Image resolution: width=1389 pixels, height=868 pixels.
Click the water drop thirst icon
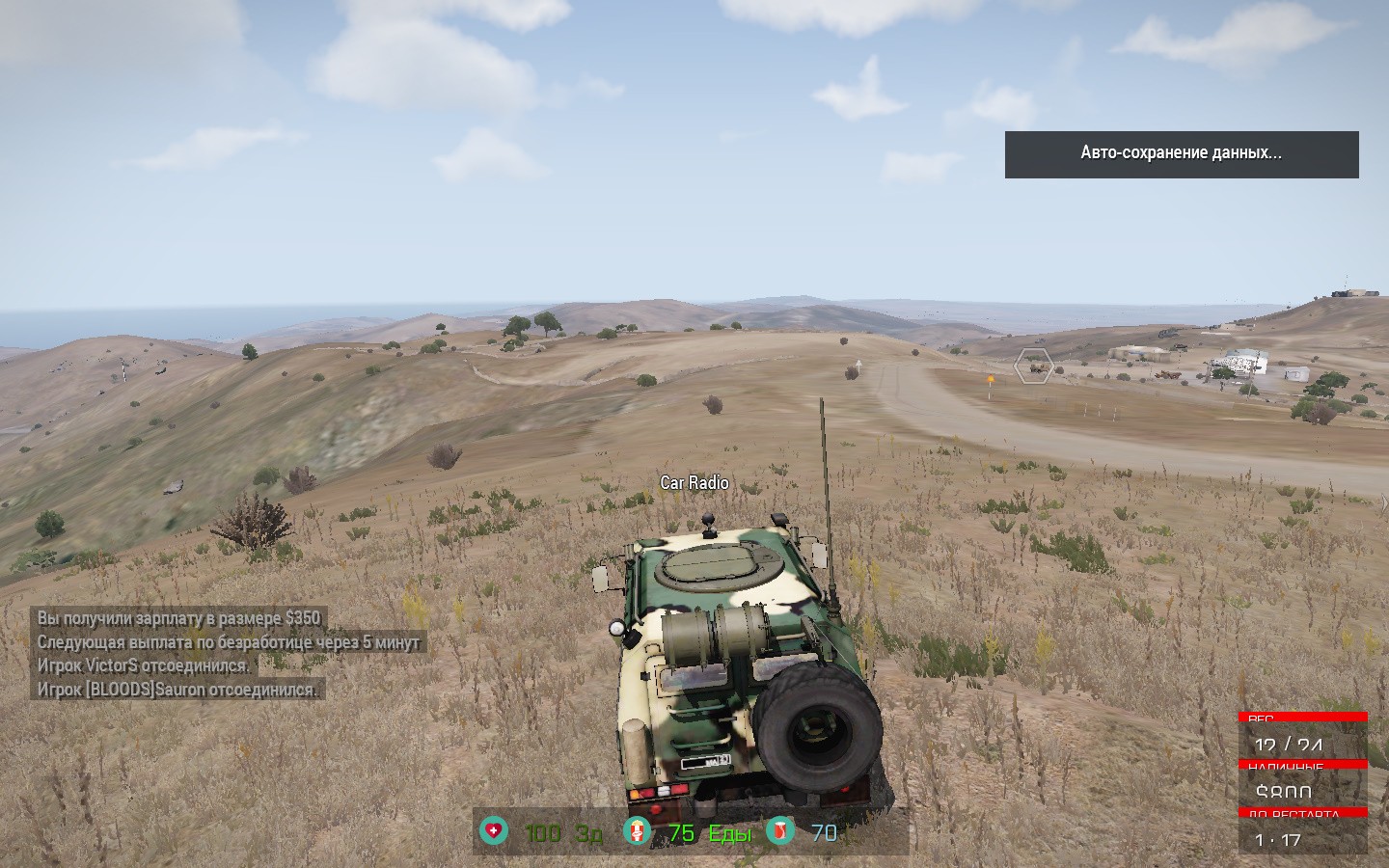tap(779, 830)
